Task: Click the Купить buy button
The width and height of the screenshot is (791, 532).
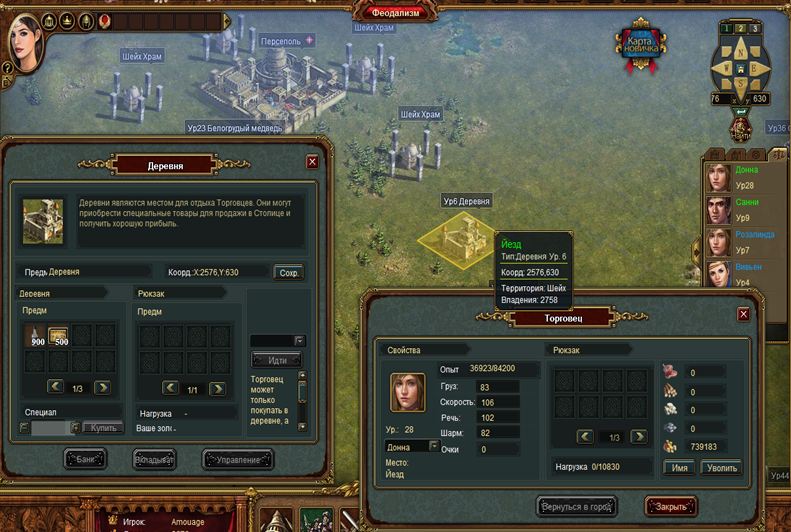Action: pos(103,427)
